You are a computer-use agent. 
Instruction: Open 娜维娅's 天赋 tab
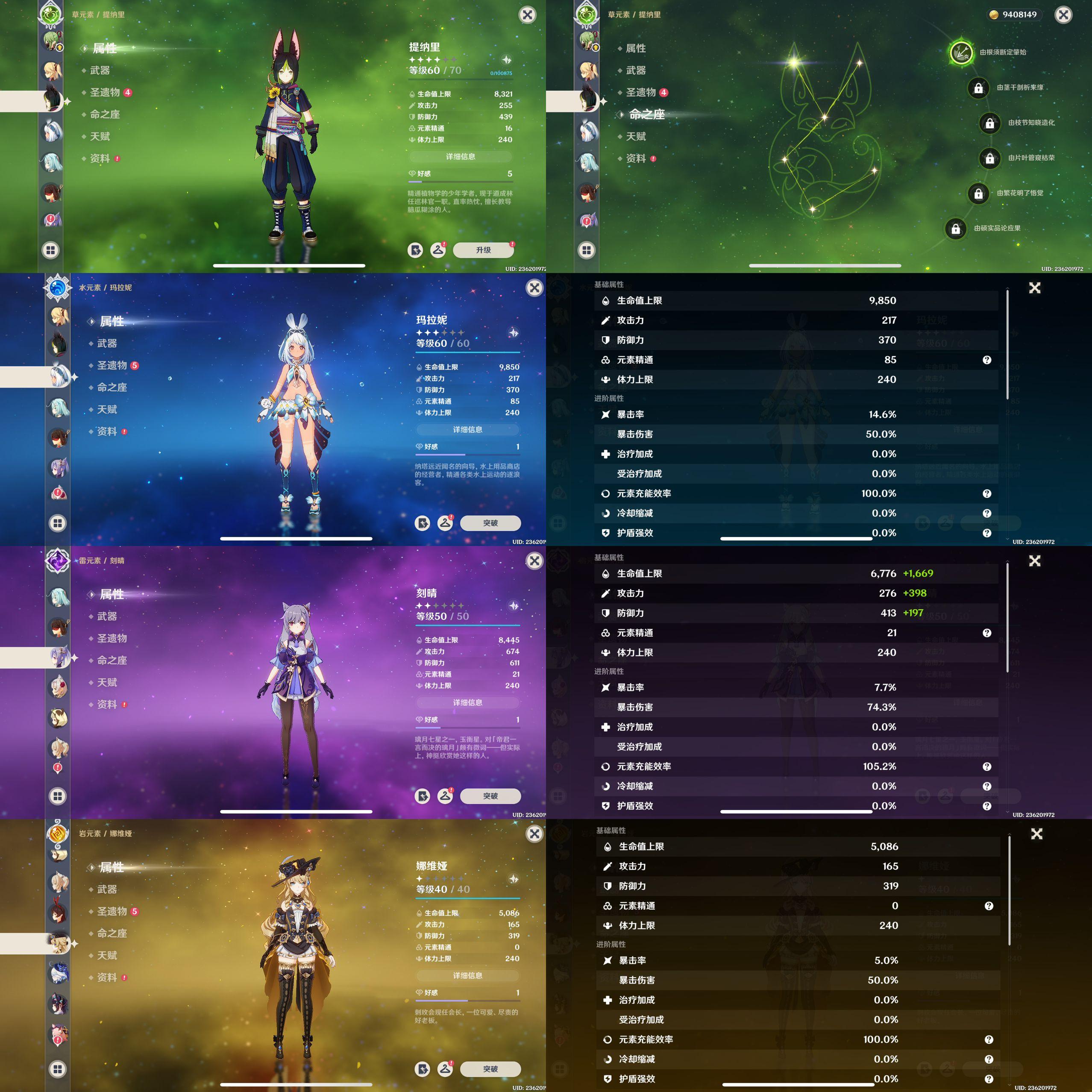[x=107, y=955]
